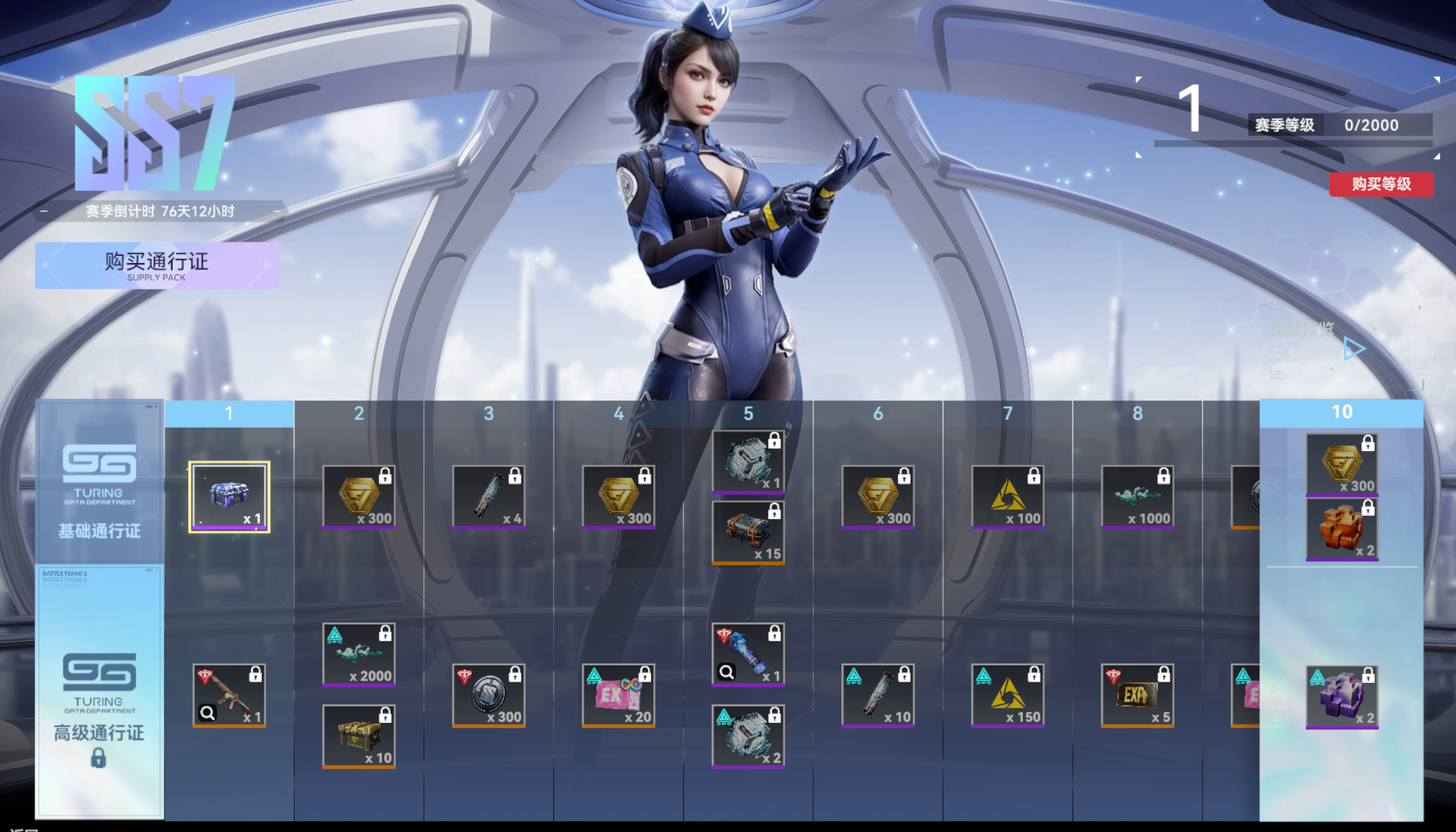The width and height of the screenshot is (1456, 832).
Task: Select the level 1 premium rifle reward
Action: coord(229,695)
